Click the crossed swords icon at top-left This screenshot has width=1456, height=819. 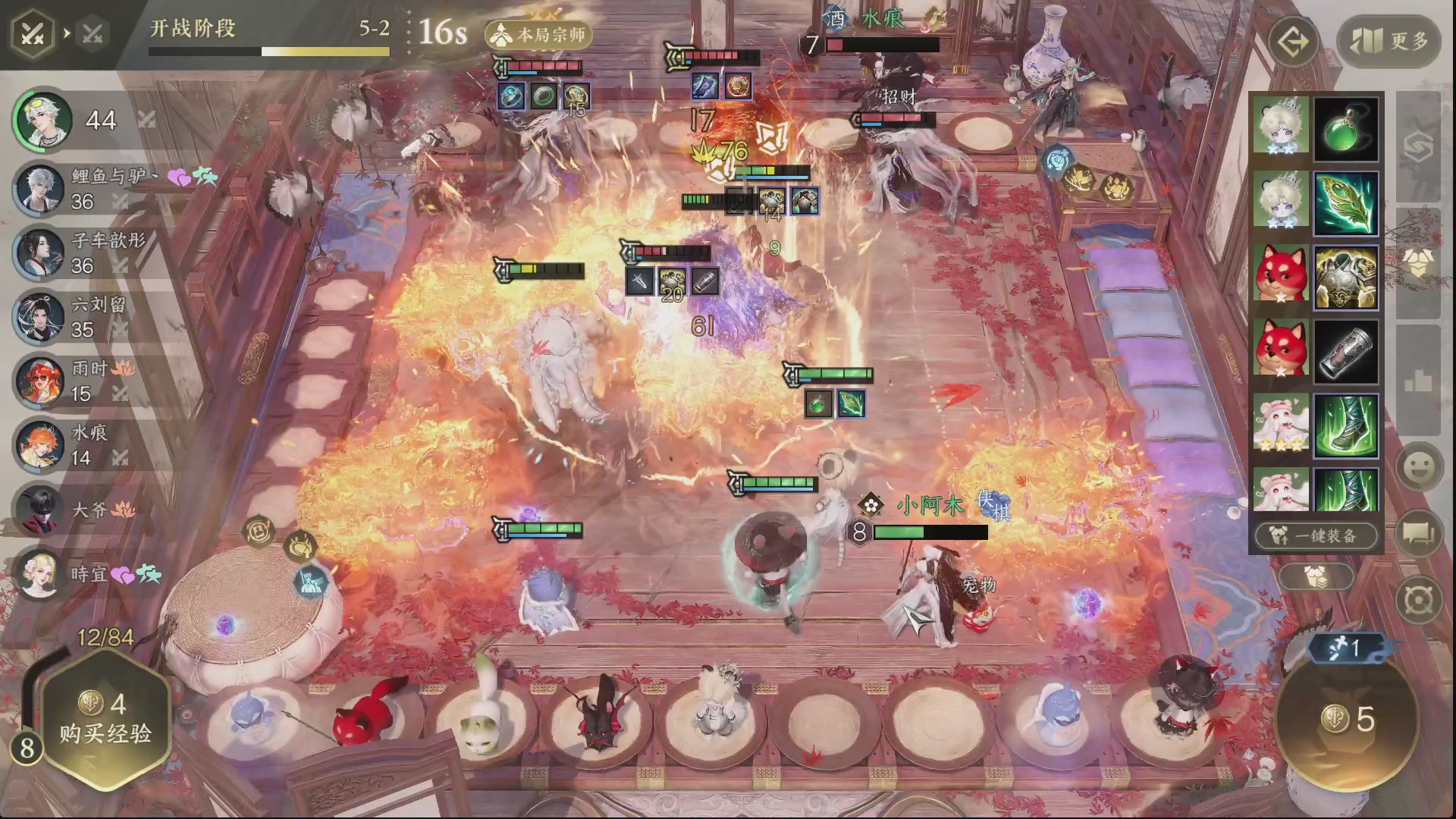(32, 33)
